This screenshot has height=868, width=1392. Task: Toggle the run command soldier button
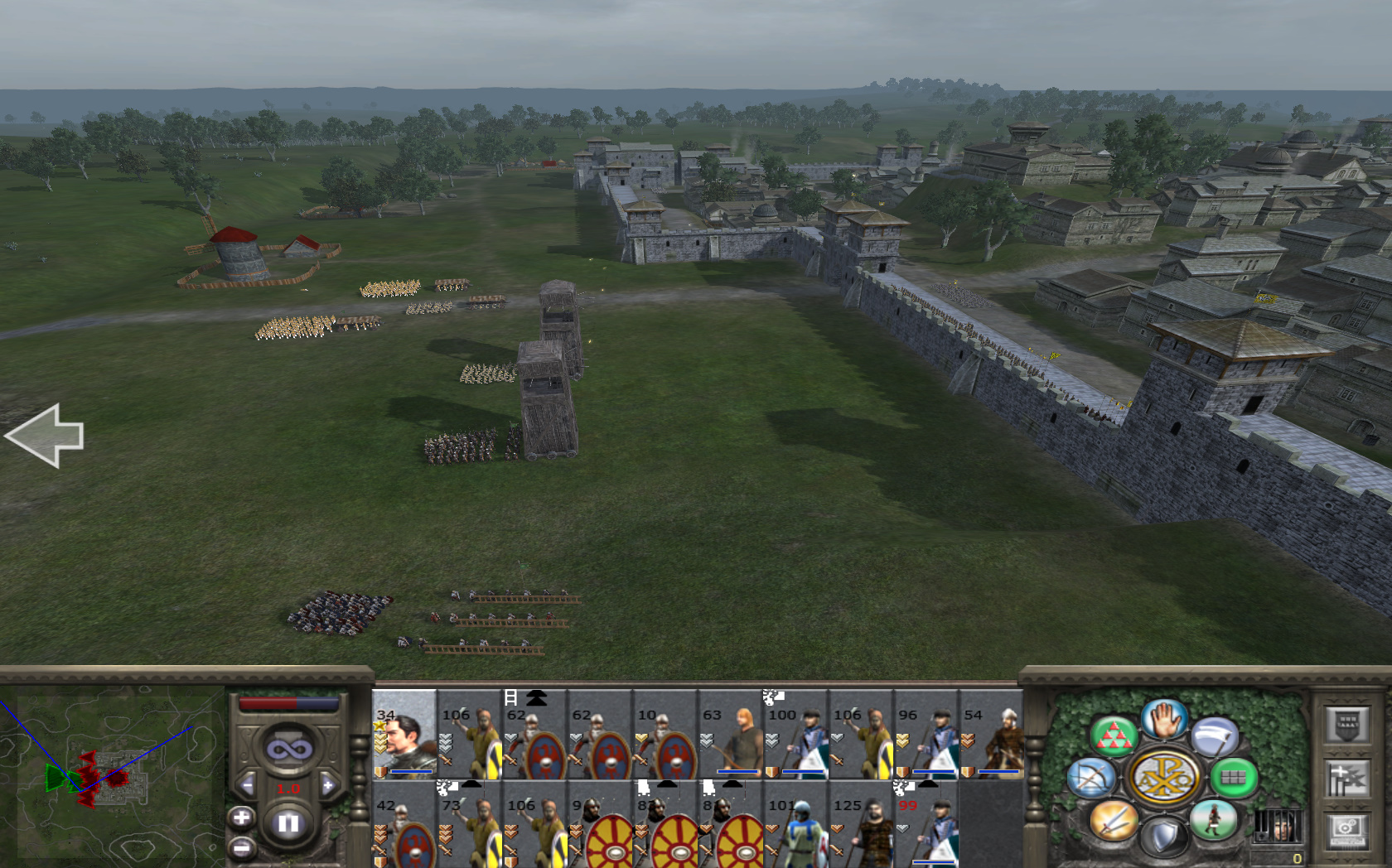[1214, 819]
